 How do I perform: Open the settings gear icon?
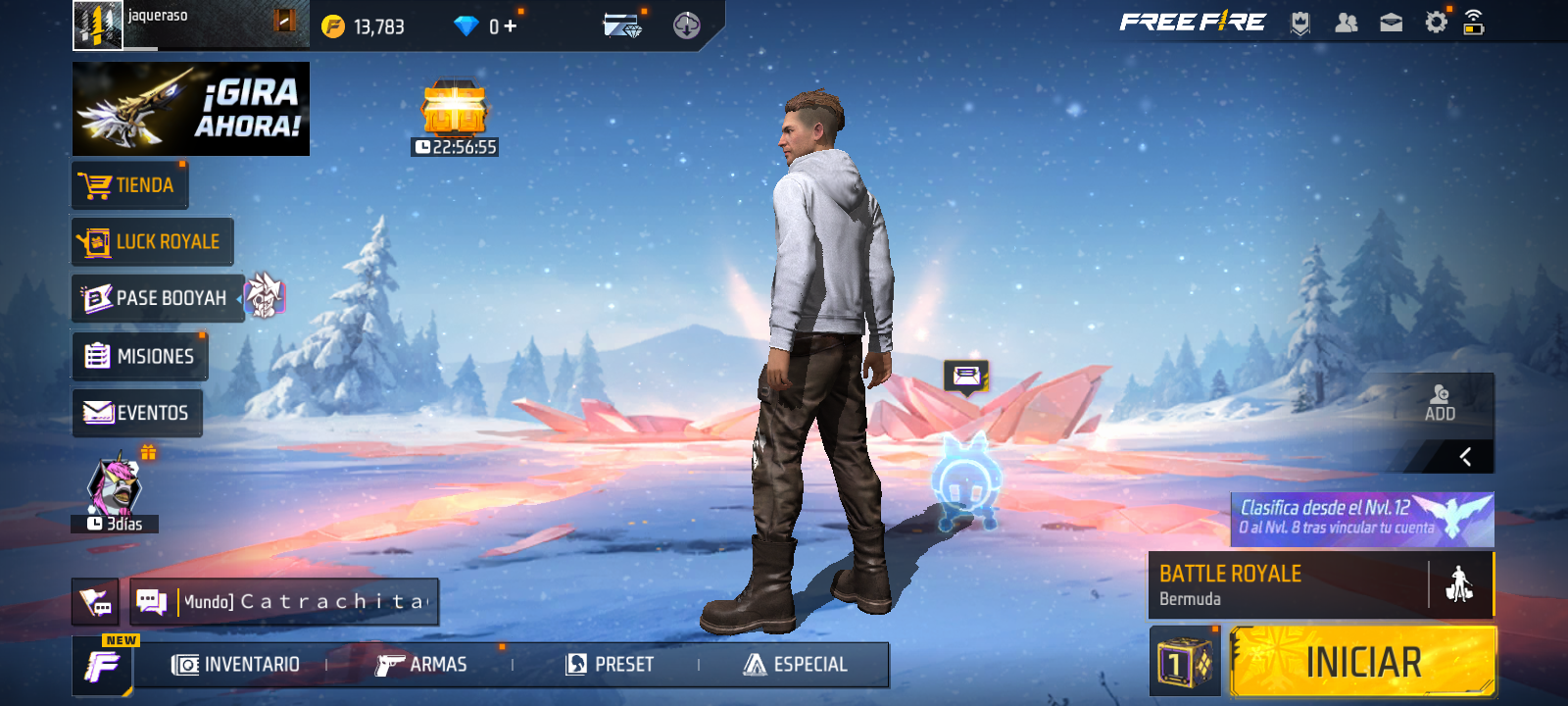click(x=1436, y=23)
